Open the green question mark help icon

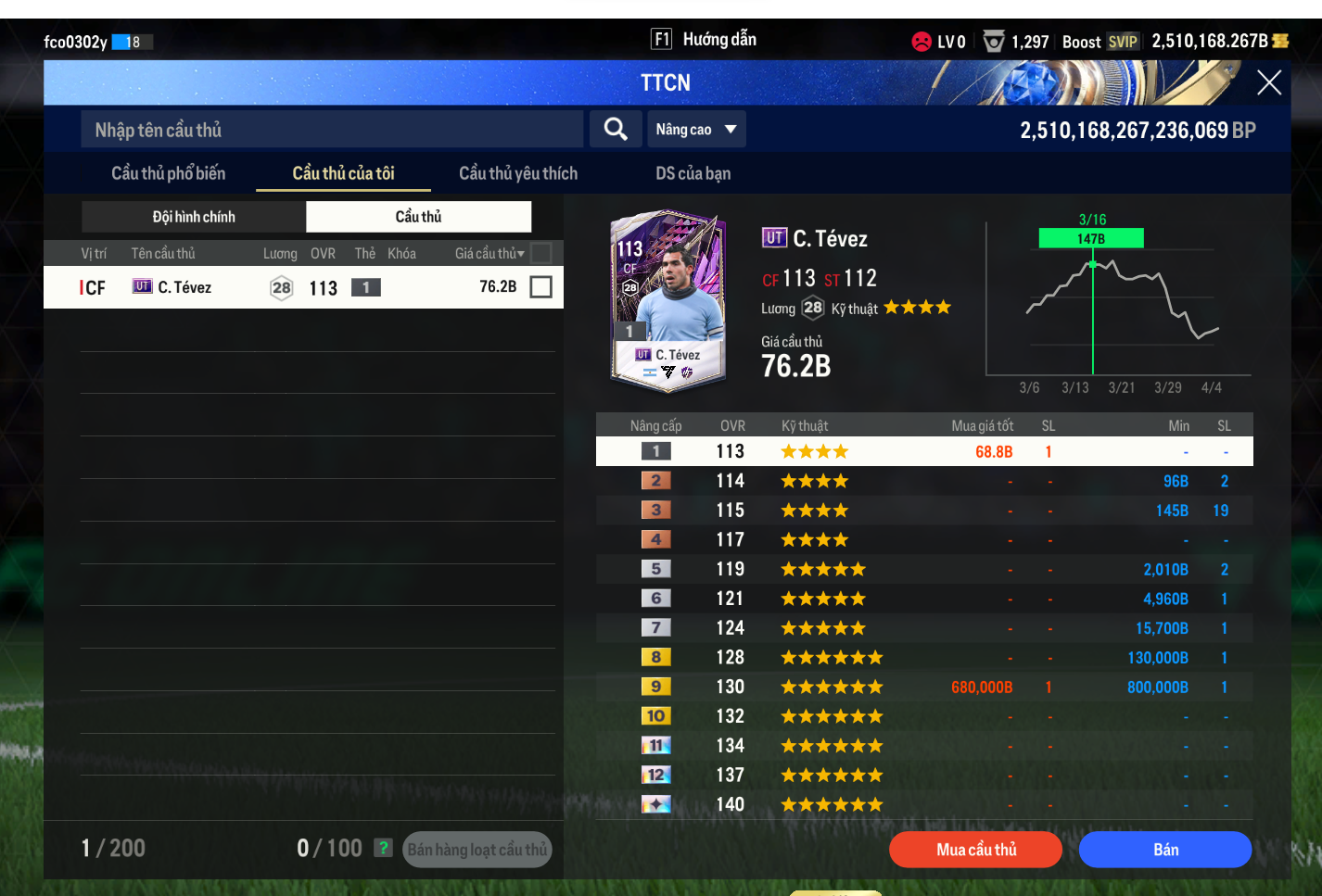tap(383, 848)
